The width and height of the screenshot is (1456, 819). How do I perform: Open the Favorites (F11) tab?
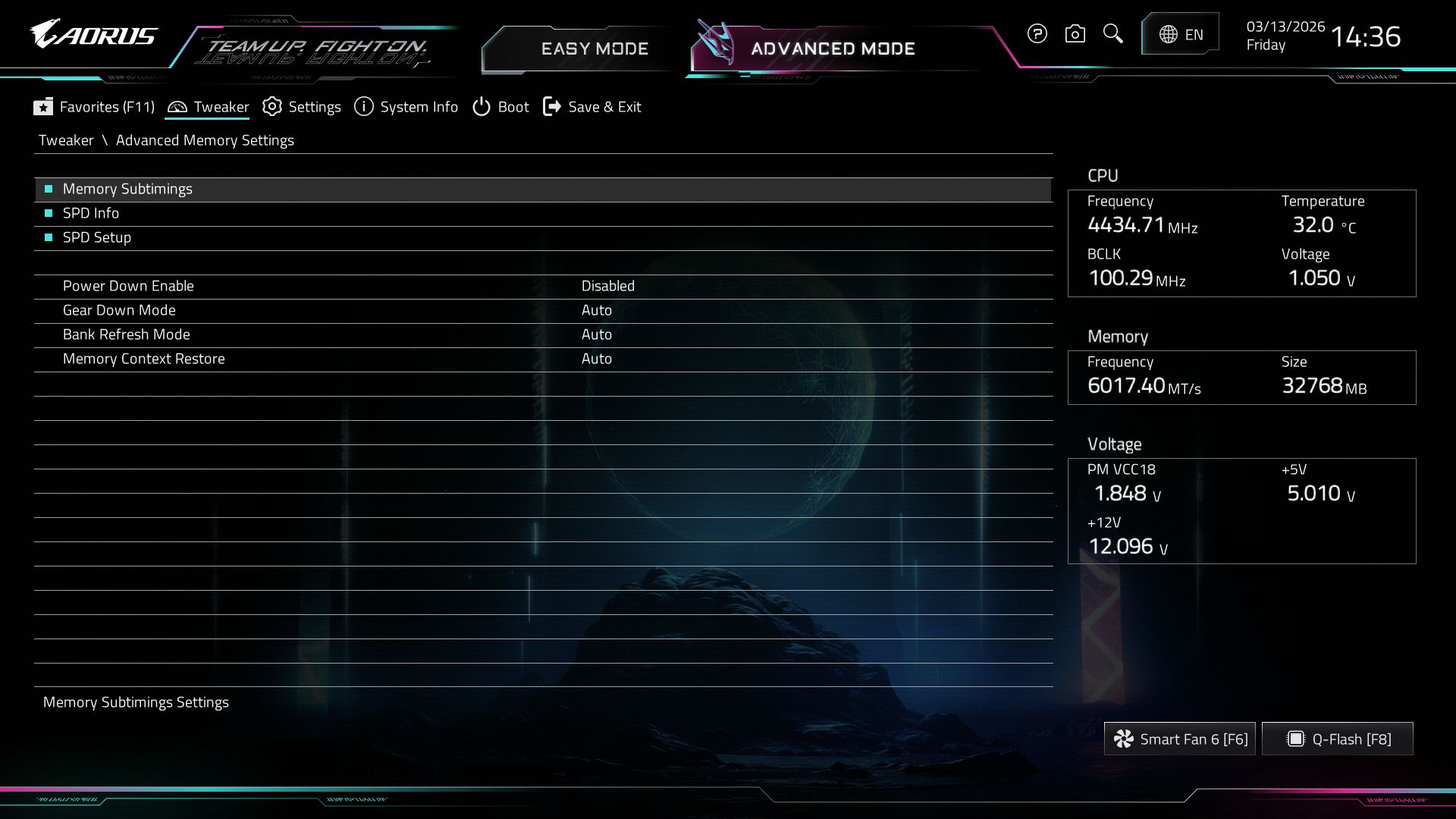pyautogui.click(x=94, y=107)
